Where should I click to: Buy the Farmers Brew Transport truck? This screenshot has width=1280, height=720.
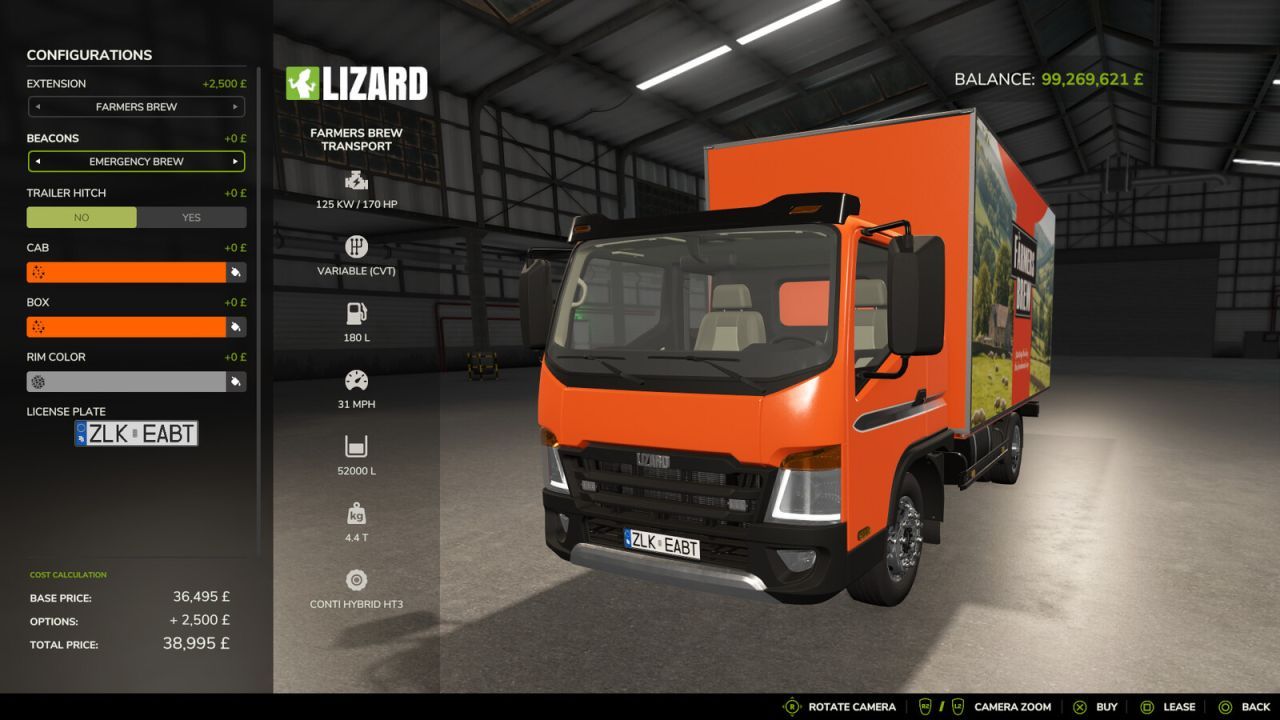coord(1095,707)
